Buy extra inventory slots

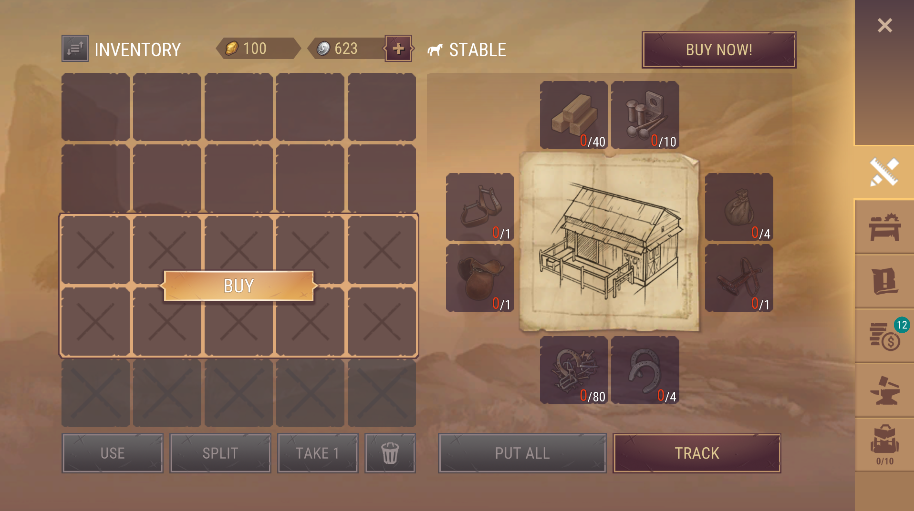point(238,286)
